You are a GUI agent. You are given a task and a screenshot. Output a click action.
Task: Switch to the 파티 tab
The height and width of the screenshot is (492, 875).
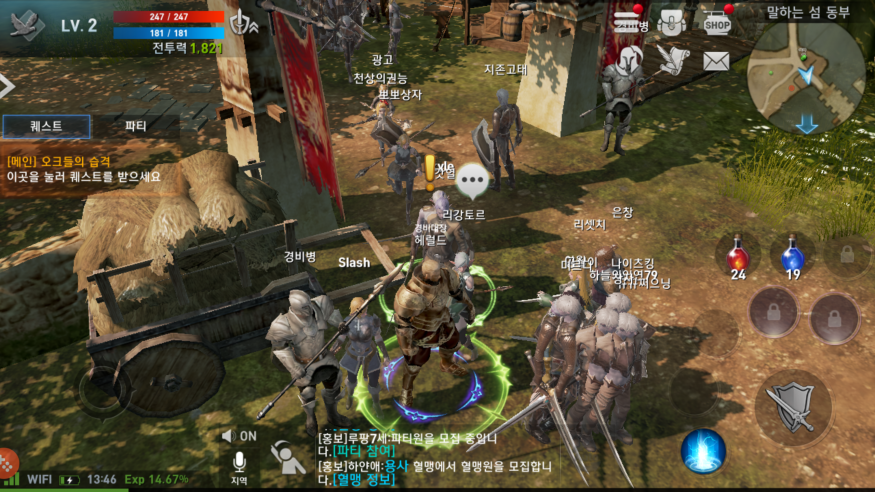tap(135, 126)
